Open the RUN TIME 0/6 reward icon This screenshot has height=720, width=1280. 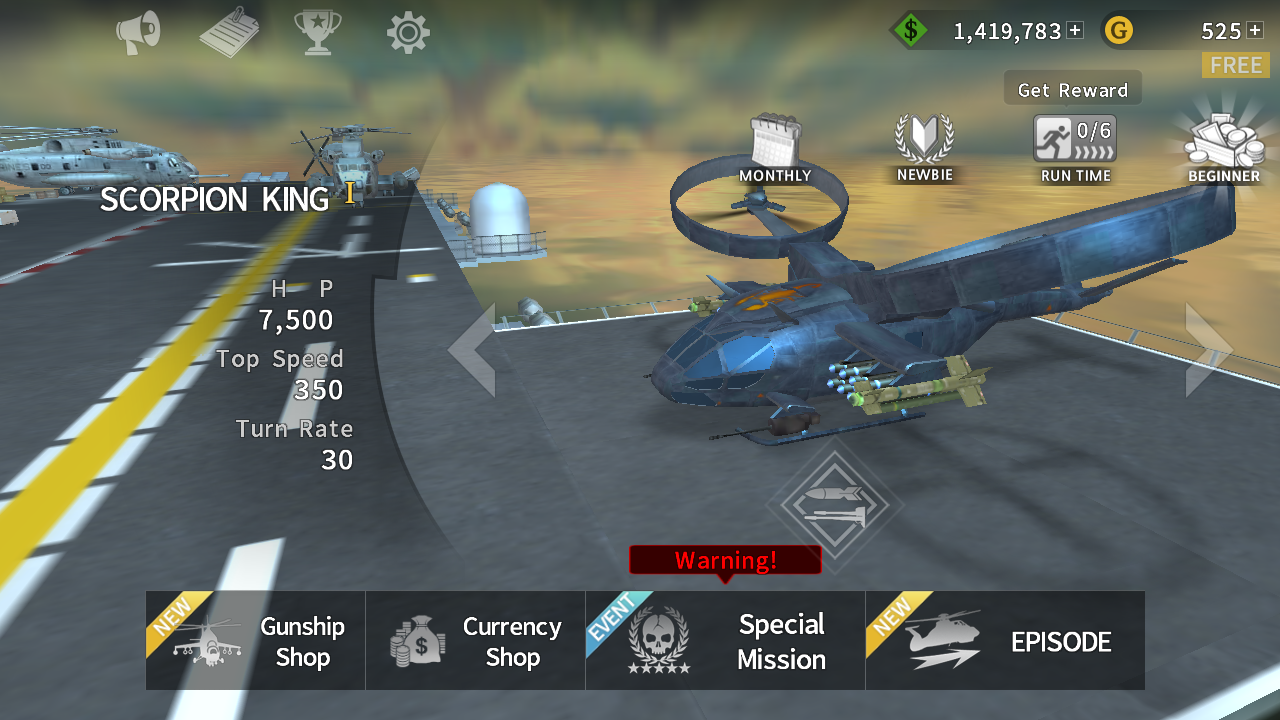point(1073,140)
